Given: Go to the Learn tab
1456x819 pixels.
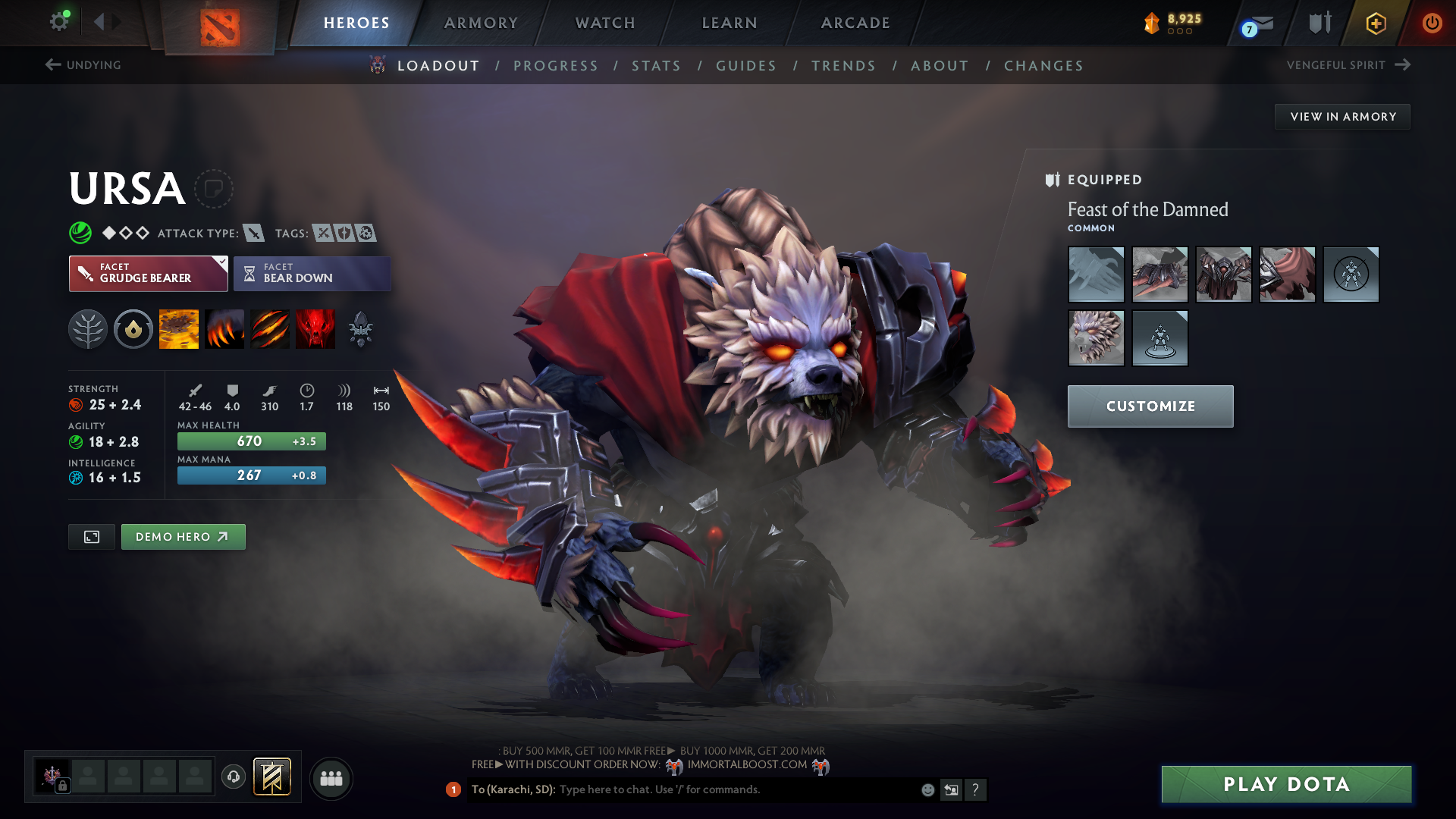Looking at the screenshot, I should click(730, 23).
